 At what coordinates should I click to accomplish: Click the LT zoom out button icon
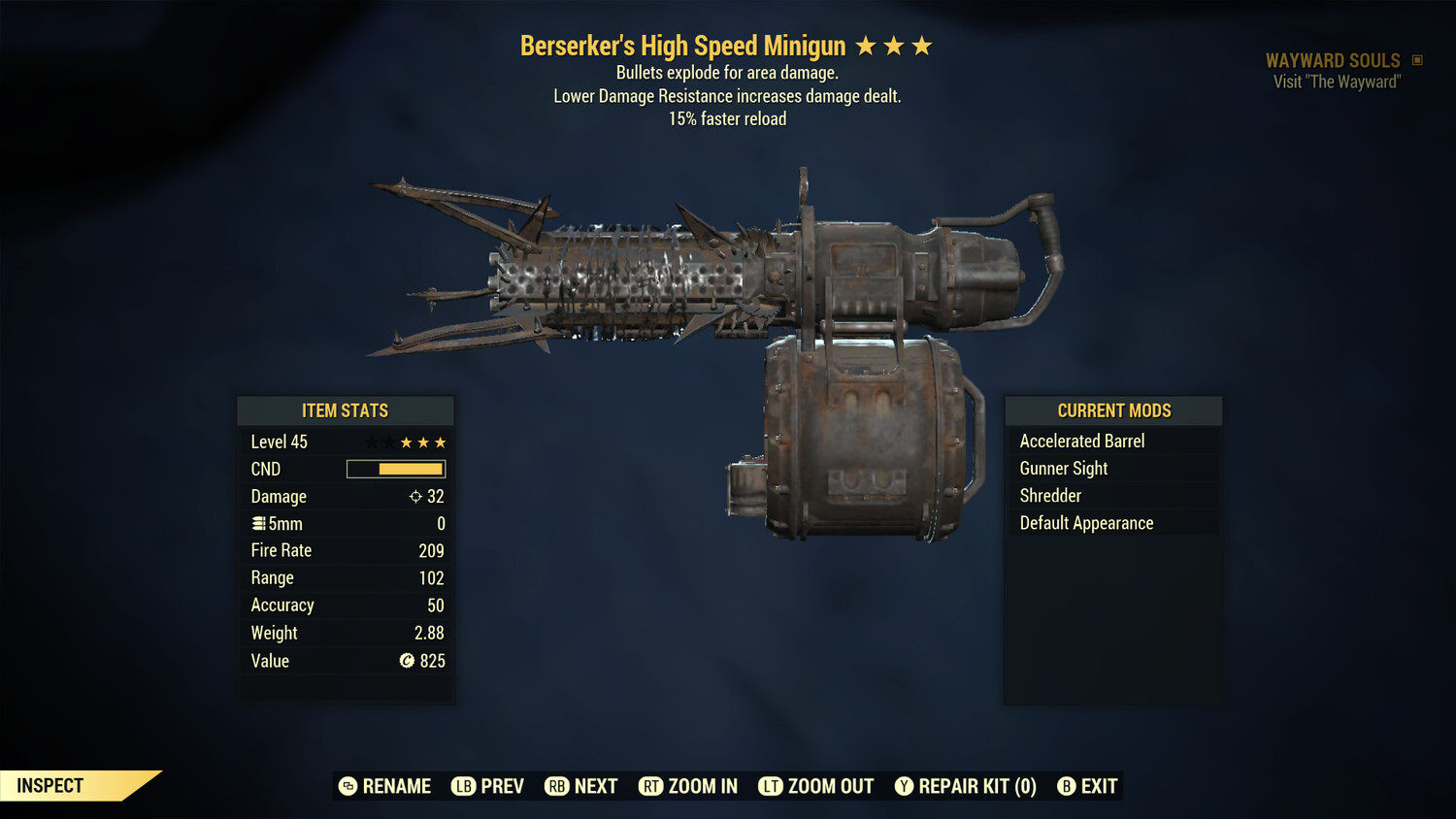(773, 786)
